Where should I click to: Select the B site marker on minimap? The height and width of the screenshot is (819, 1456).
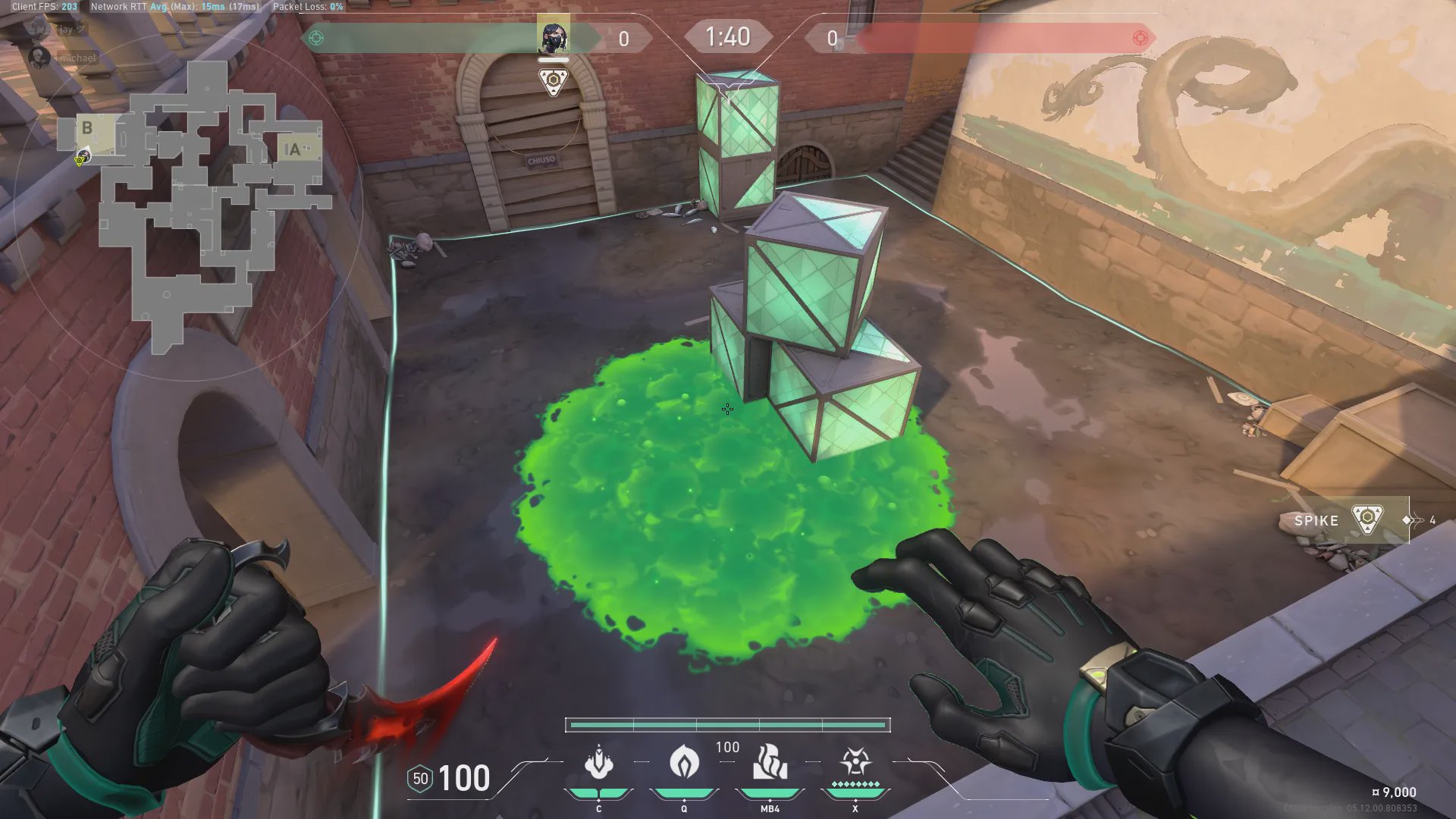coord(87,128)
